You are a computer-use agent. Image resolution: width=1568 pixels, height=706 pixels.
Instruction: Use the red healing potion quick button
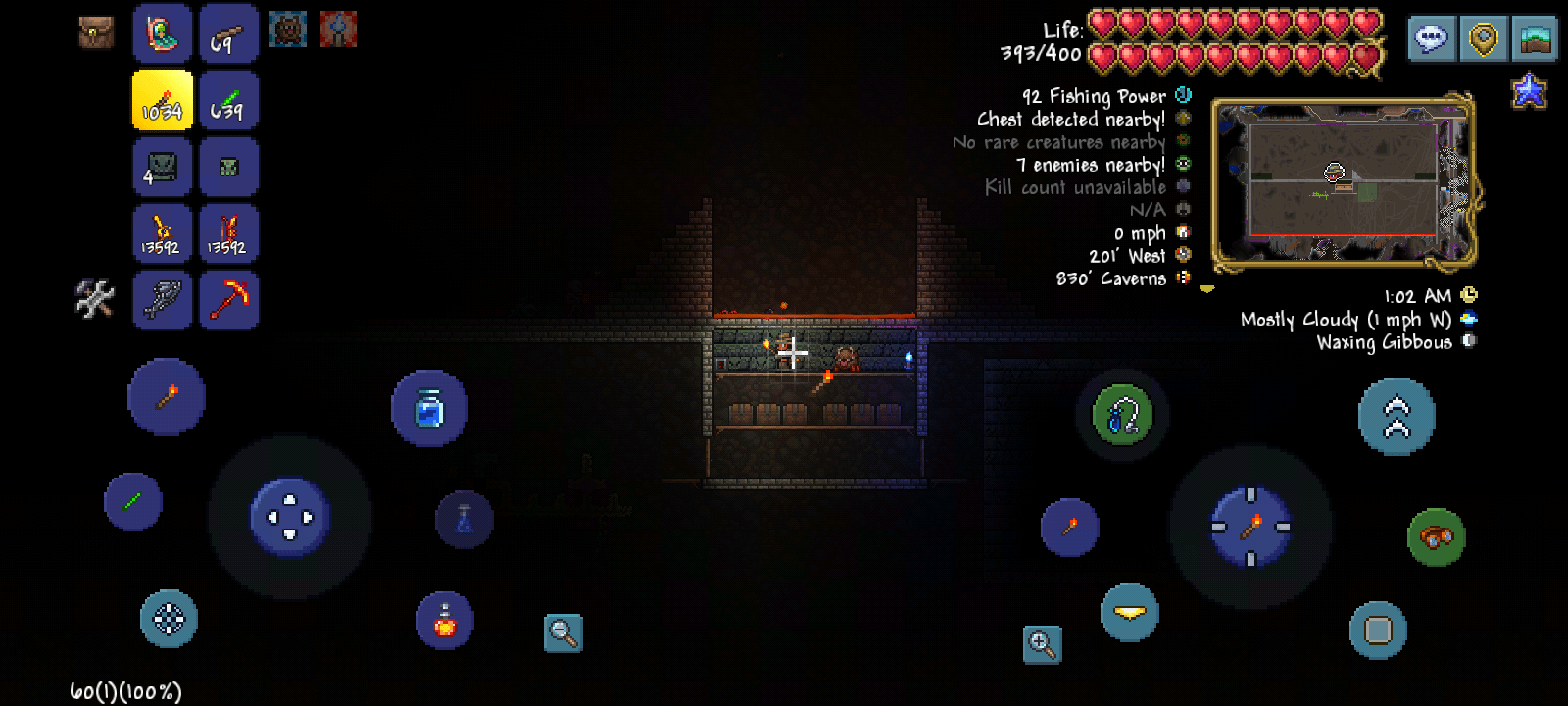pos(445,620)
